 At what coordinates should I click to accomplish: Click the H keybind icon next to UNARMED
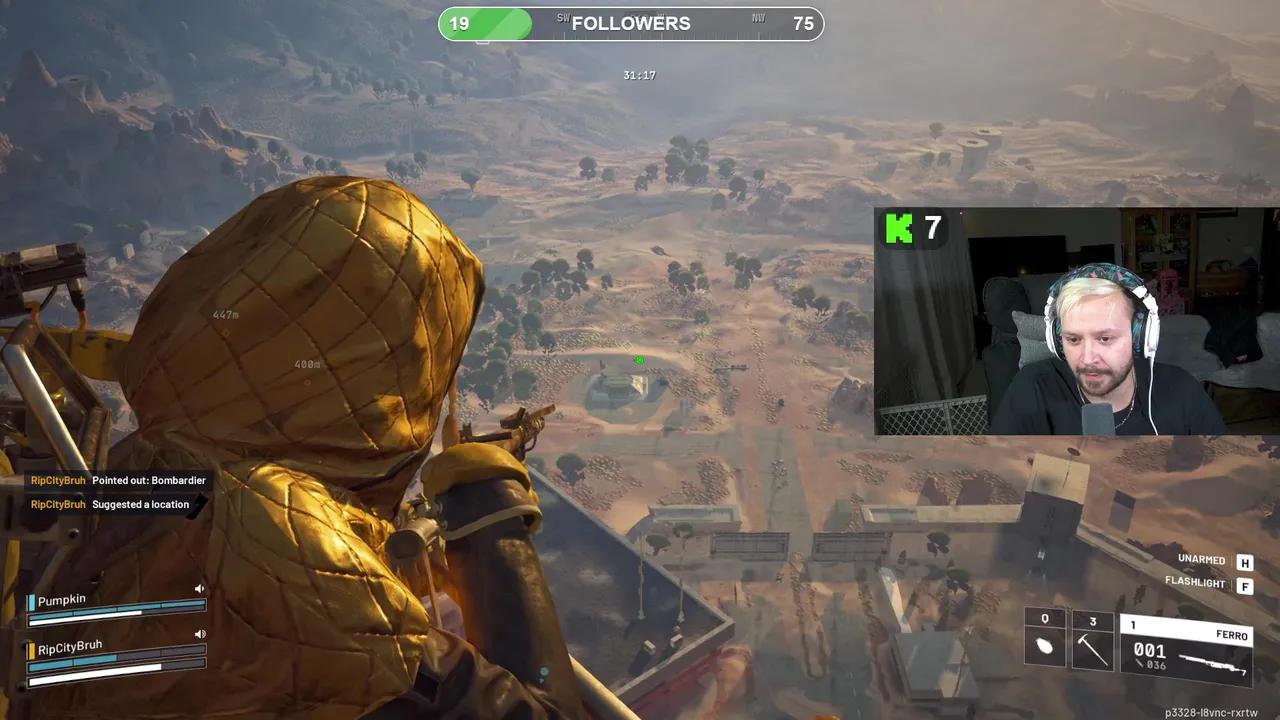click(x=1245, y=562)
